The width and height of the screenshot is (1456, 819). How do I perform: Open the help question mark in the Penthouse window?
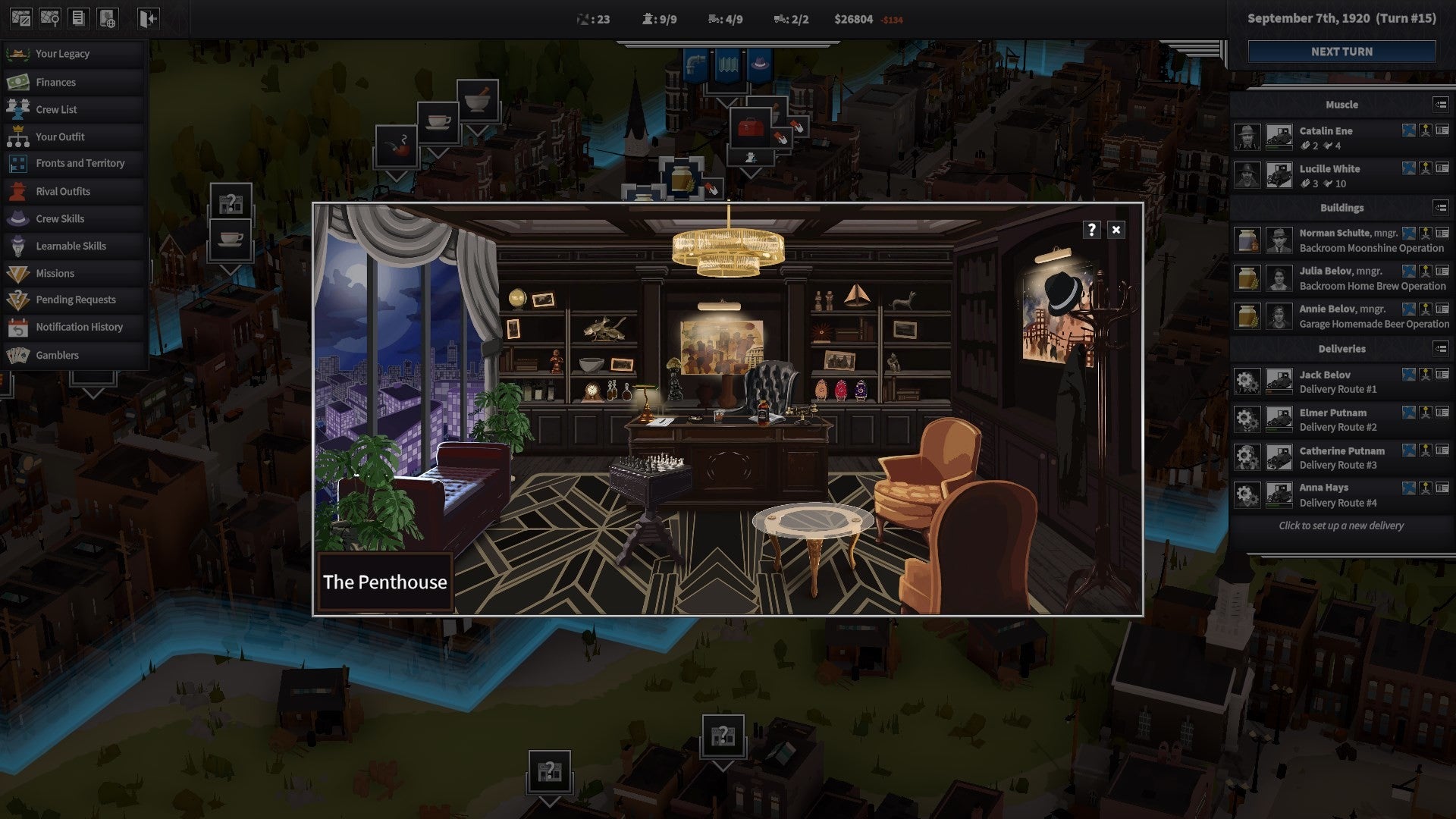[1092, 230]
